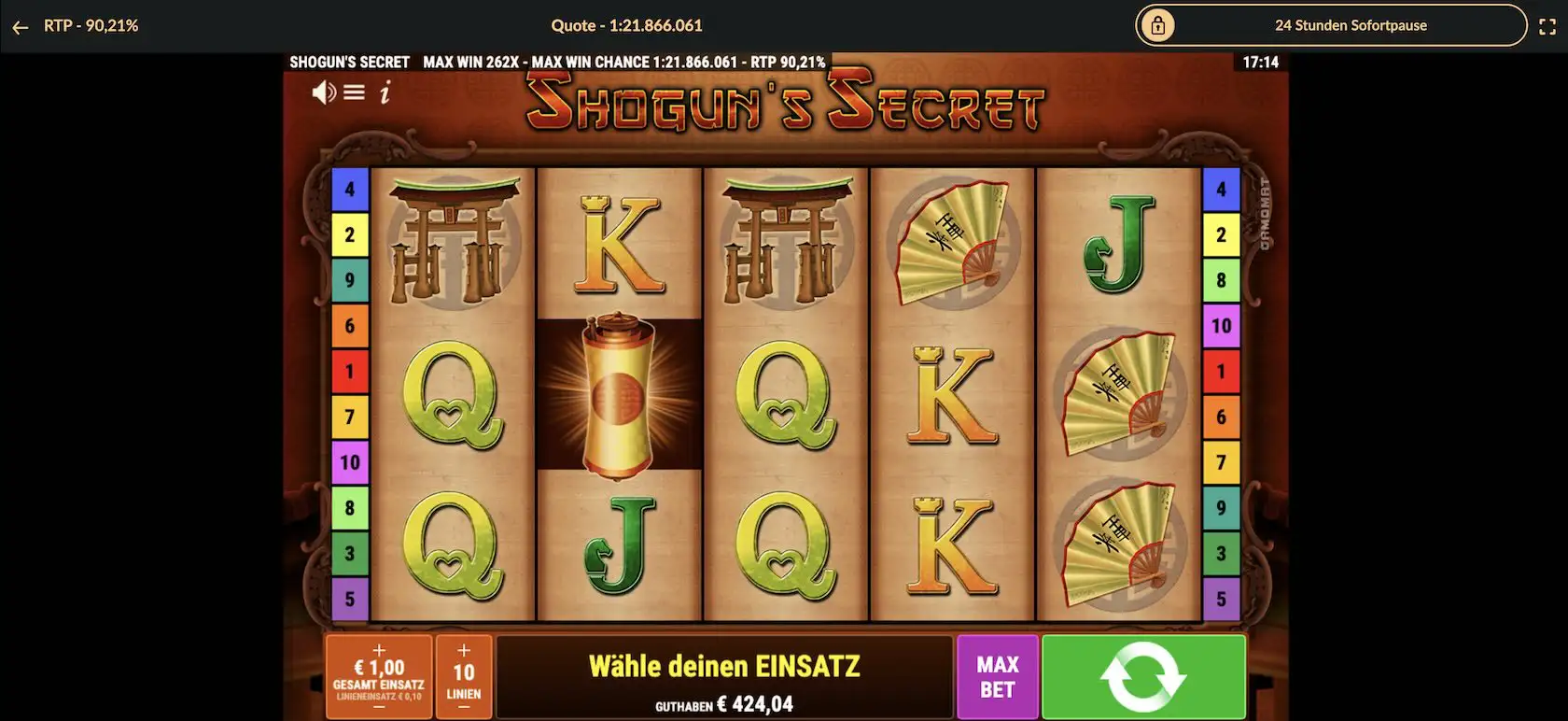Open the Wähle deinen EINSATZ bet selector
1568x721 pixels.
[725, 667]
